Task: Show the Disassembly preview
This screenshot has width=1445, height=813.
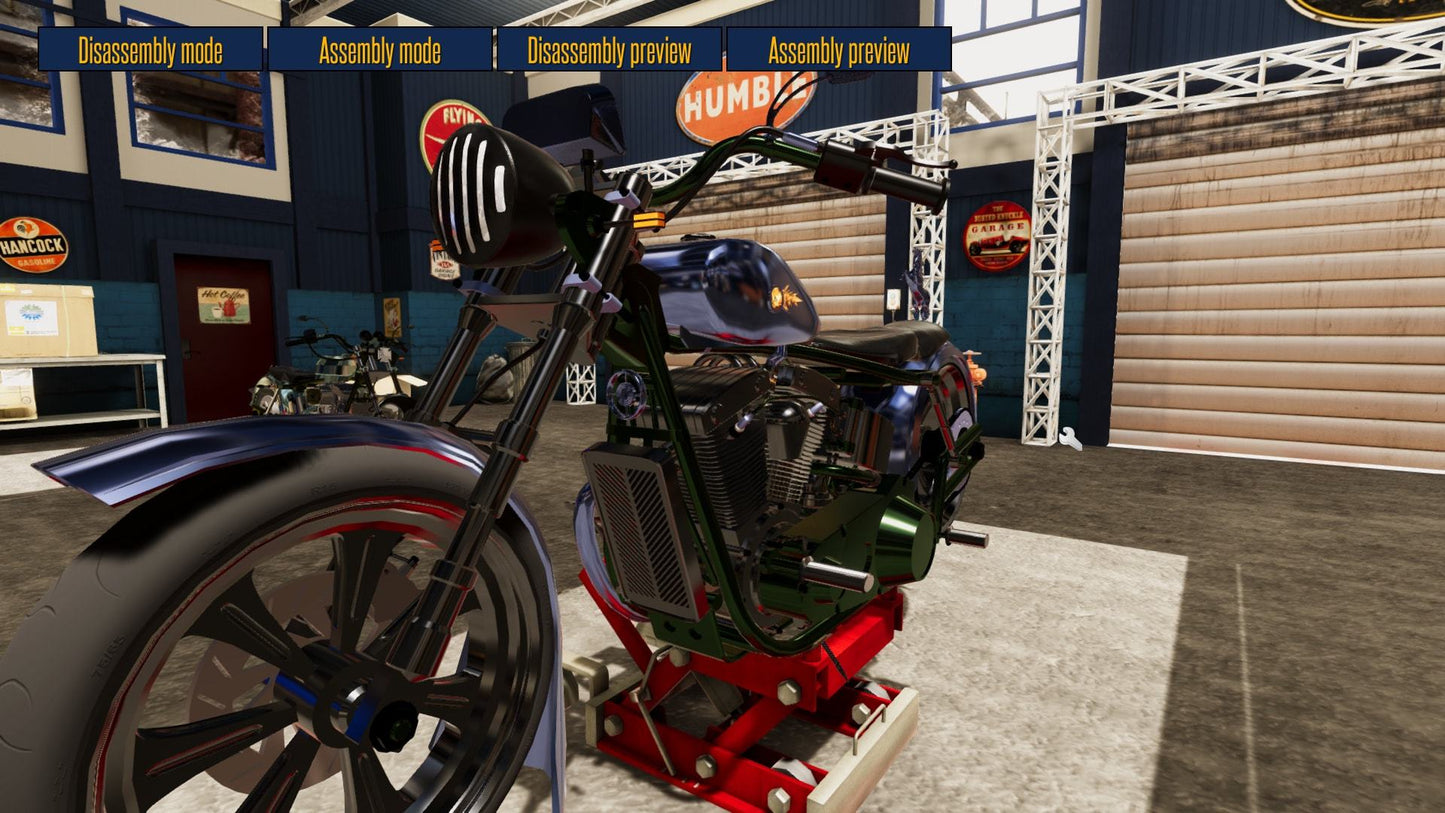Action: (609, 50)
